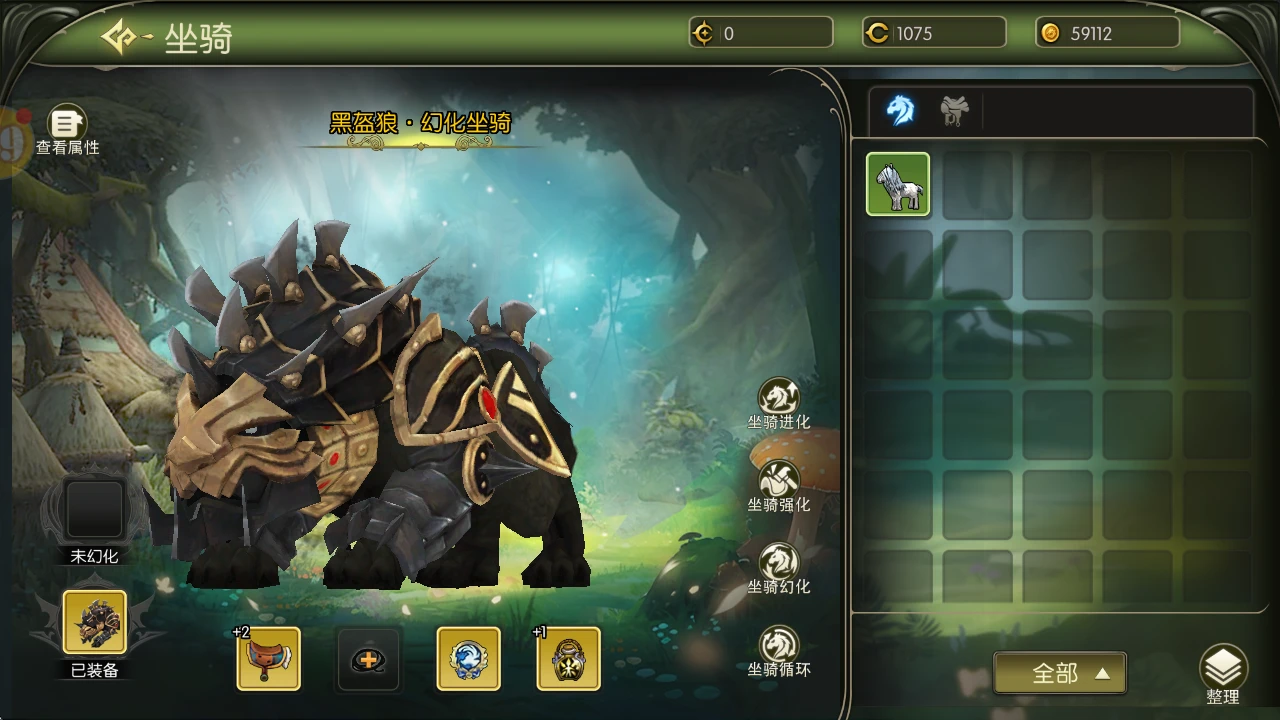Open 查看属性 attribute view
The width and height of the screenshot is (1280, 720).
coord(67,128)
